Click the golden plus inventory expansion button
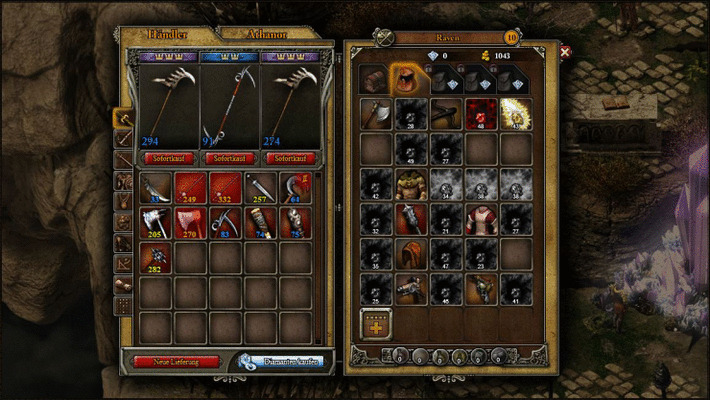This screenshot has width=710, height=400. [x=376, y=323]
